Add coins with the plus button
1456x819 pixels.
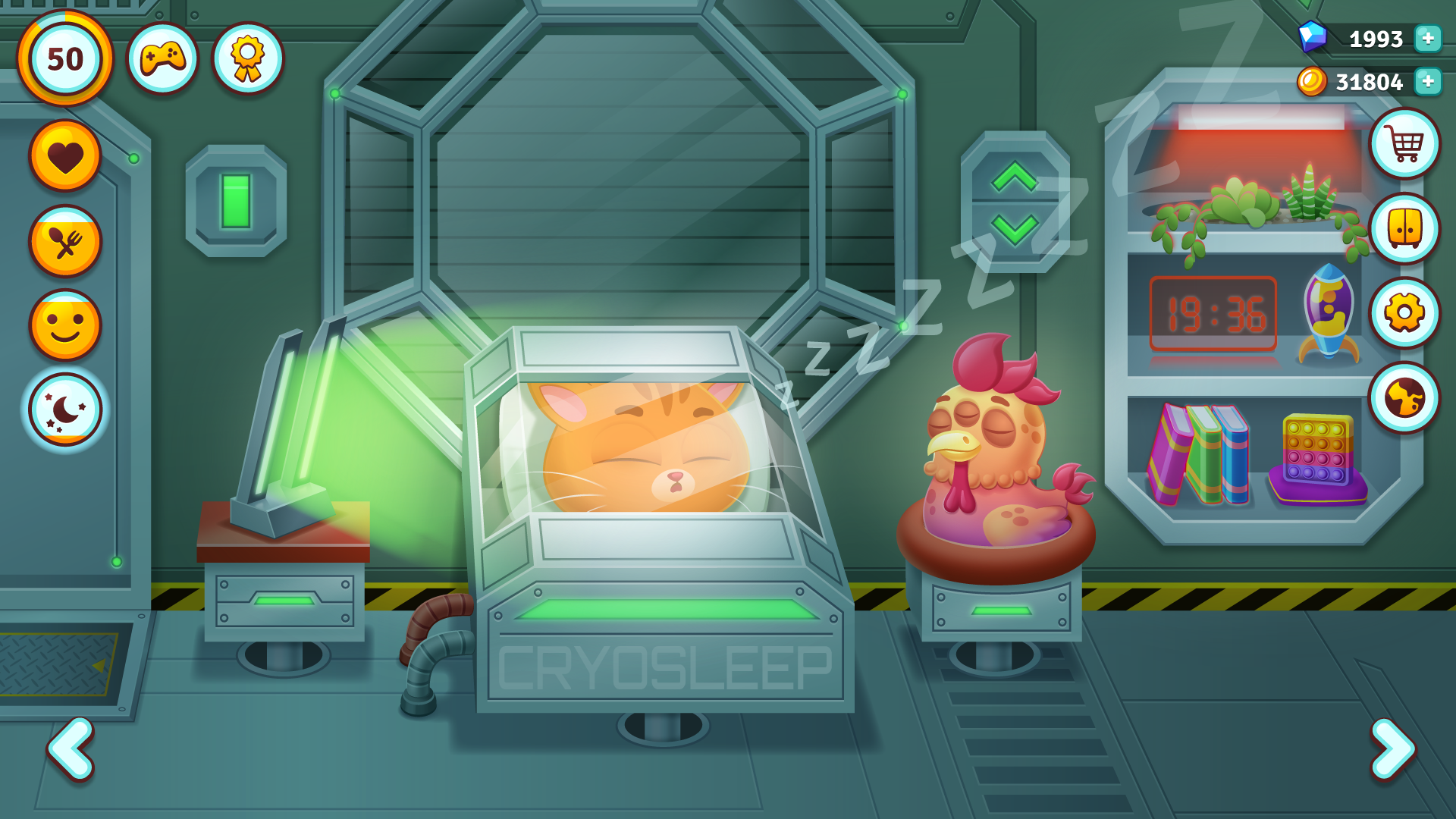click(1427, 82)
